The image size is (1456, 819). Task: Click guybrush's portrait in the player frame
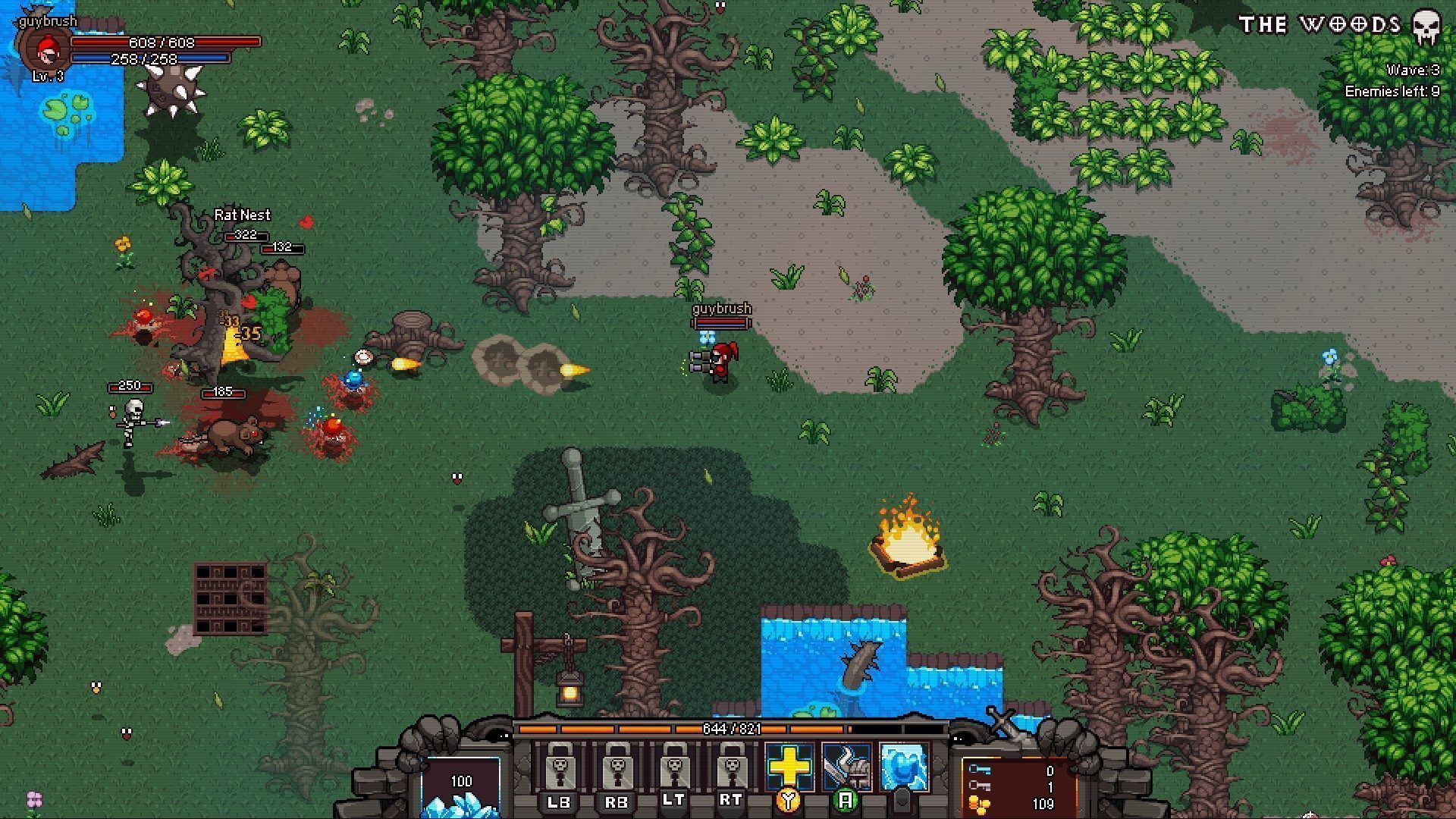47,49
